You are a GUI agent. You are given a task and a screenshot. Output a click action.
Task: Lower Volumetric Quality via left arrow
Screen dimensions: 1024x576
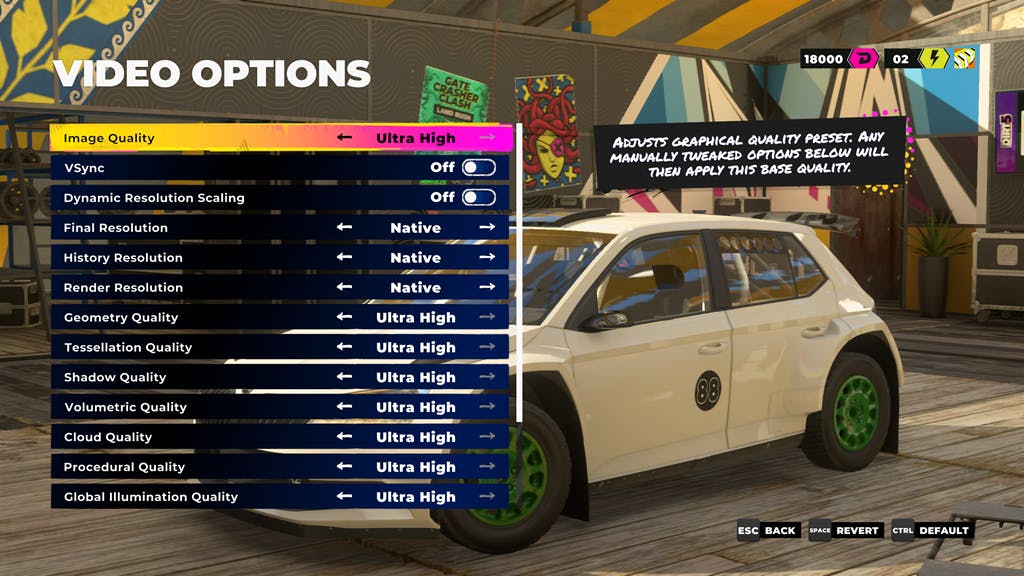tap(344, 408)
